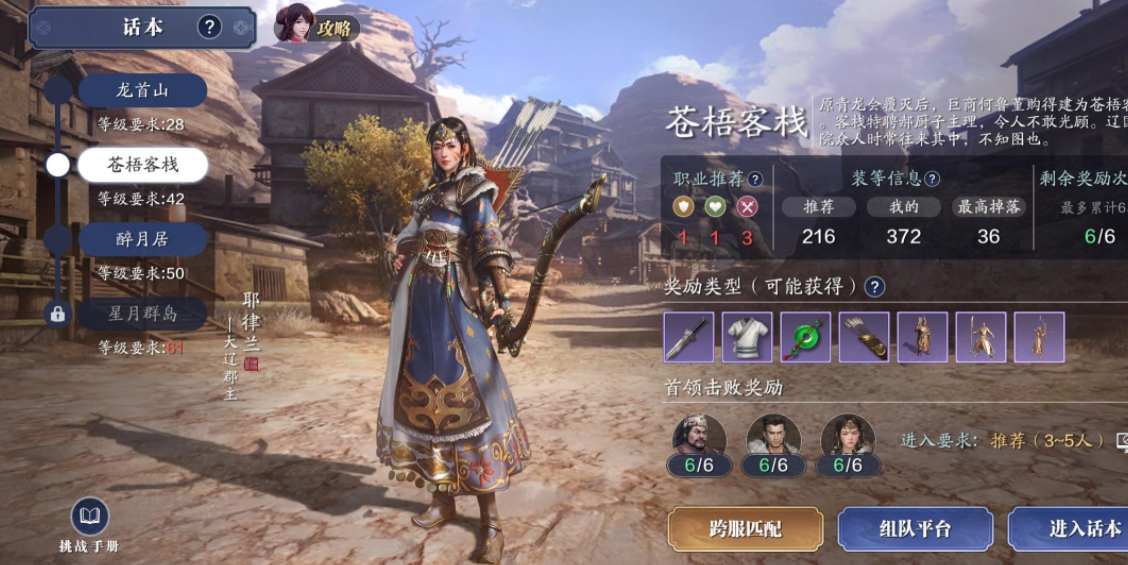Viewport: 1128px width, 565px height.
Task: Select the locked 星月群岛 dungeon entry
Action: (142, 314)
